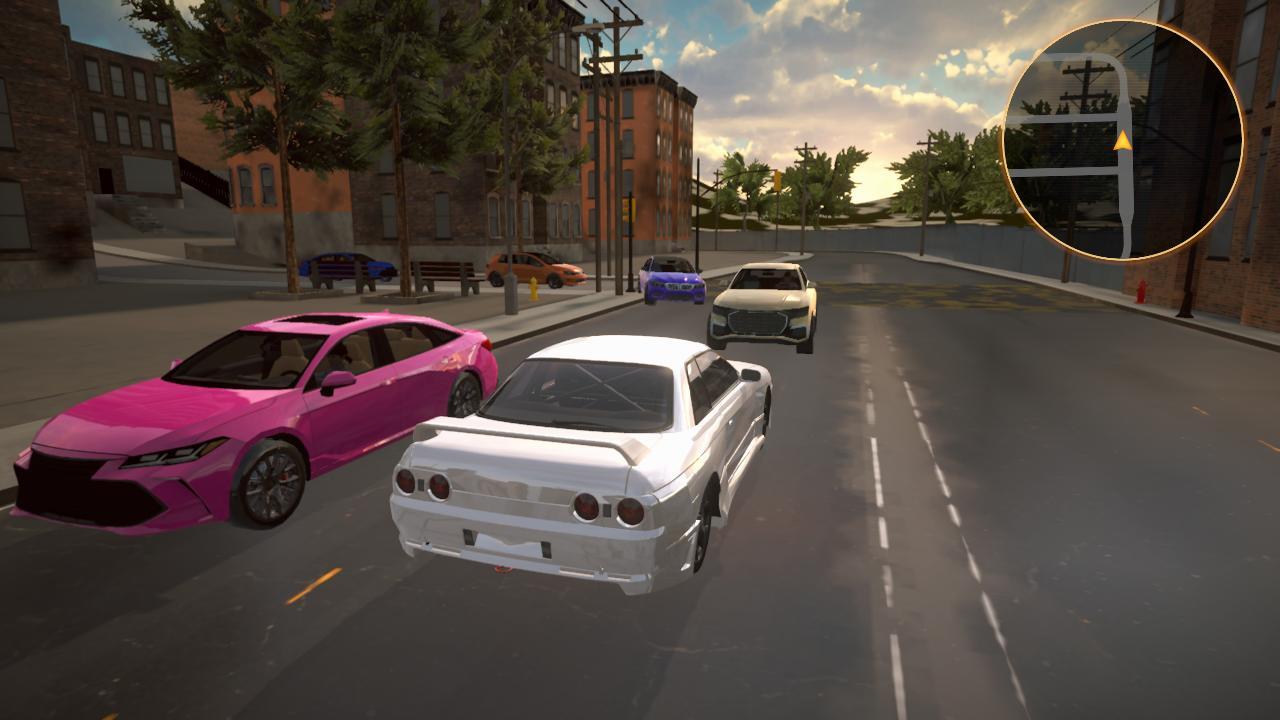Viewport: 1280px width, 720px height.
Task: Click the park bench beside the street
Action: 440,277
